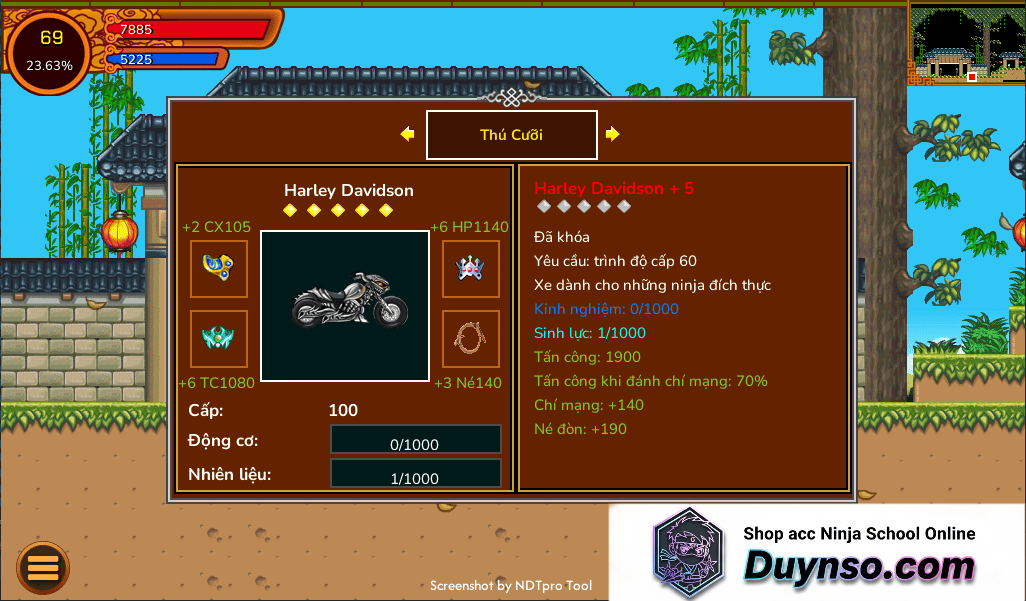
Task: Select the Thú Cưỡi tab
Action: (511, 135)
